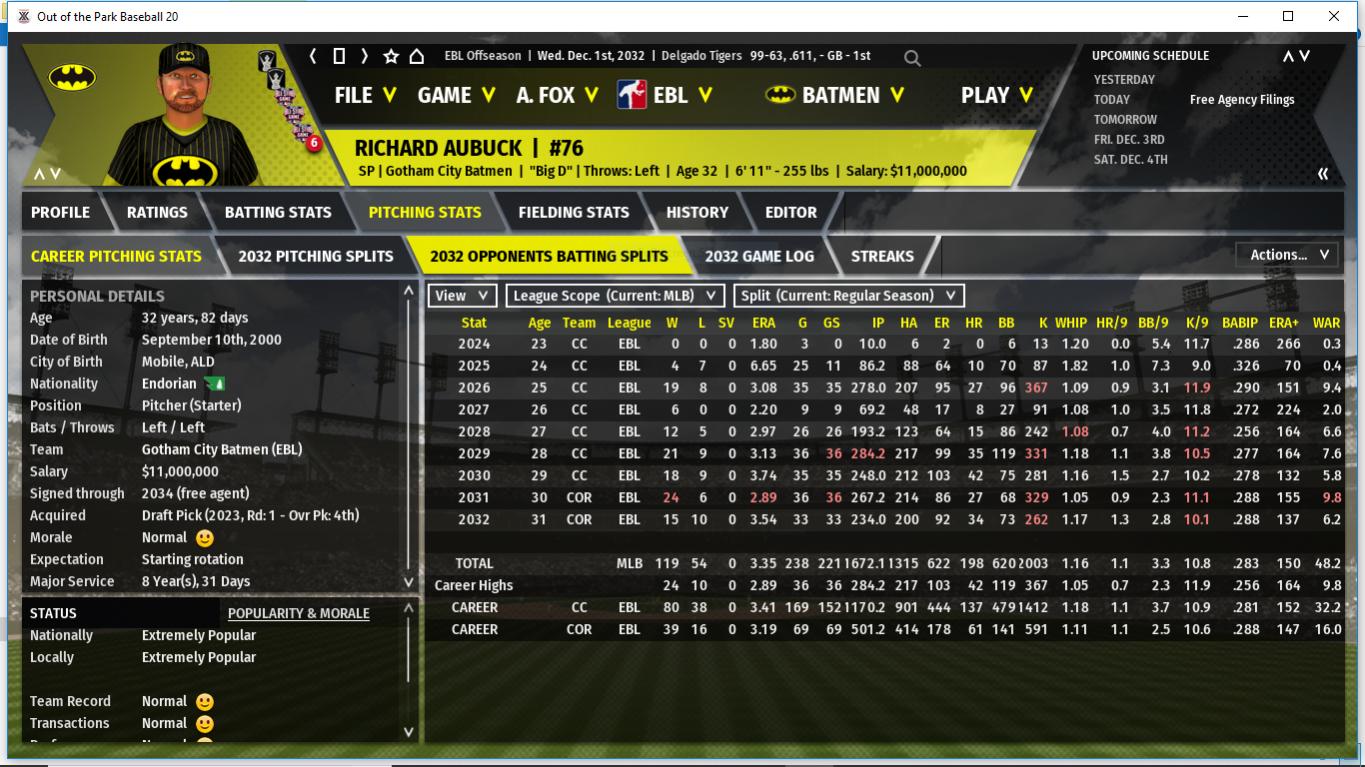Click the search magnifier icon

coord(912,58)
